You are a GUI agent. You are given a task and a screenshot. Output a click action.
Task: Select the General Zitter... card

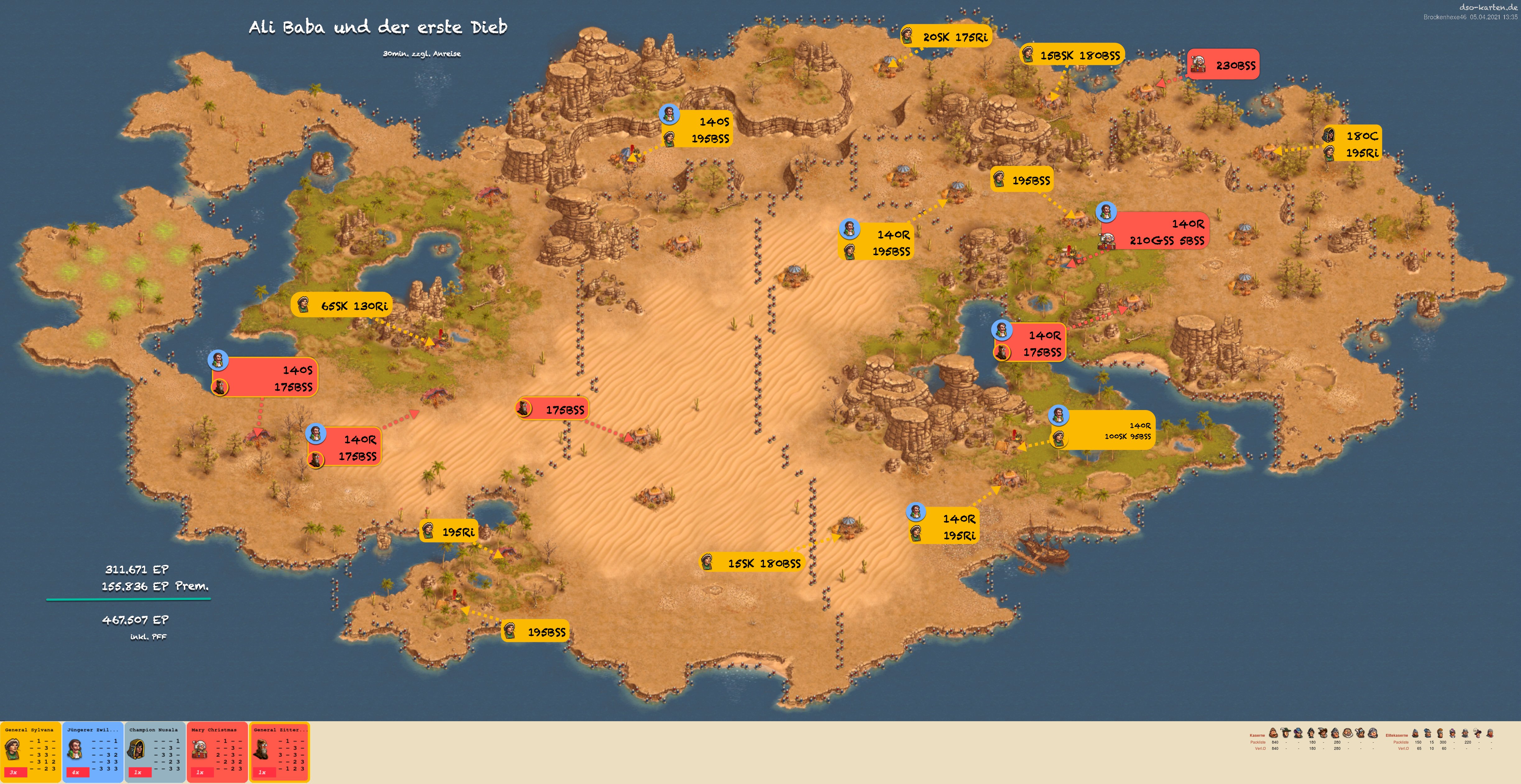pos(279,752)
